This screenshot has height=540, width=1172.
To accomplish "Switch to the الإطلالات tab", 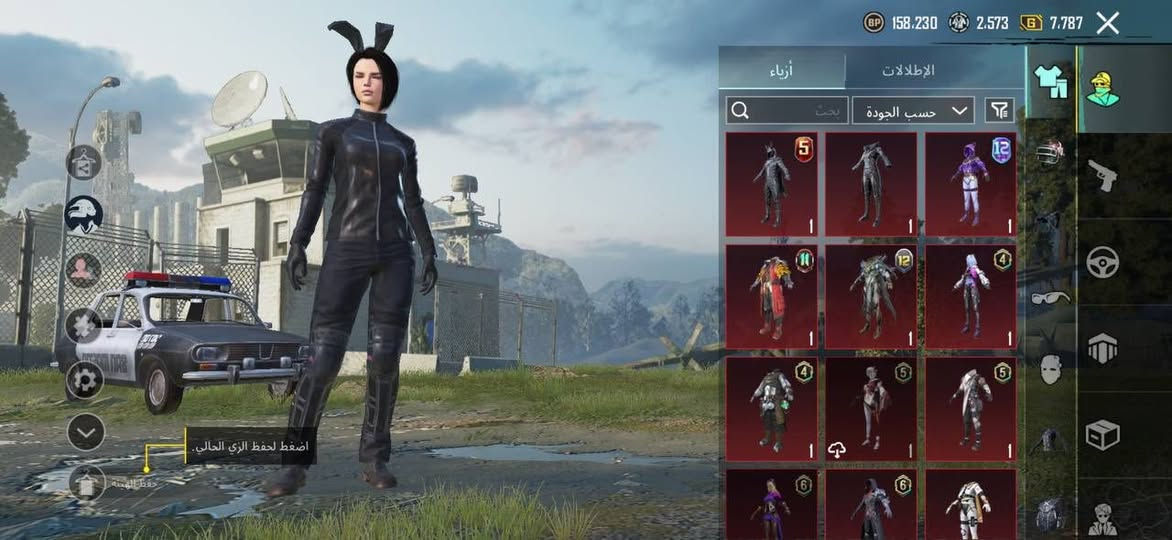I will pos(907,71).
